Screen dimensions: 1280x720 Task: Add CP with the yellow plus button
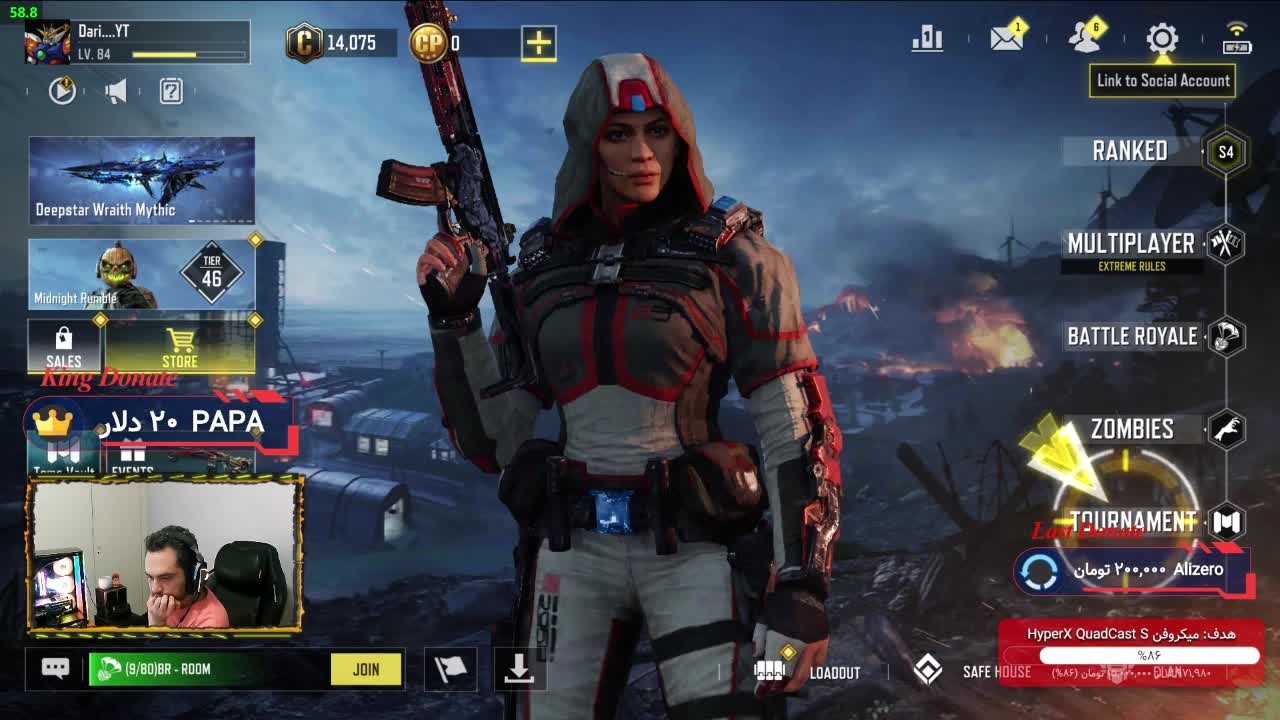[538, 43]
